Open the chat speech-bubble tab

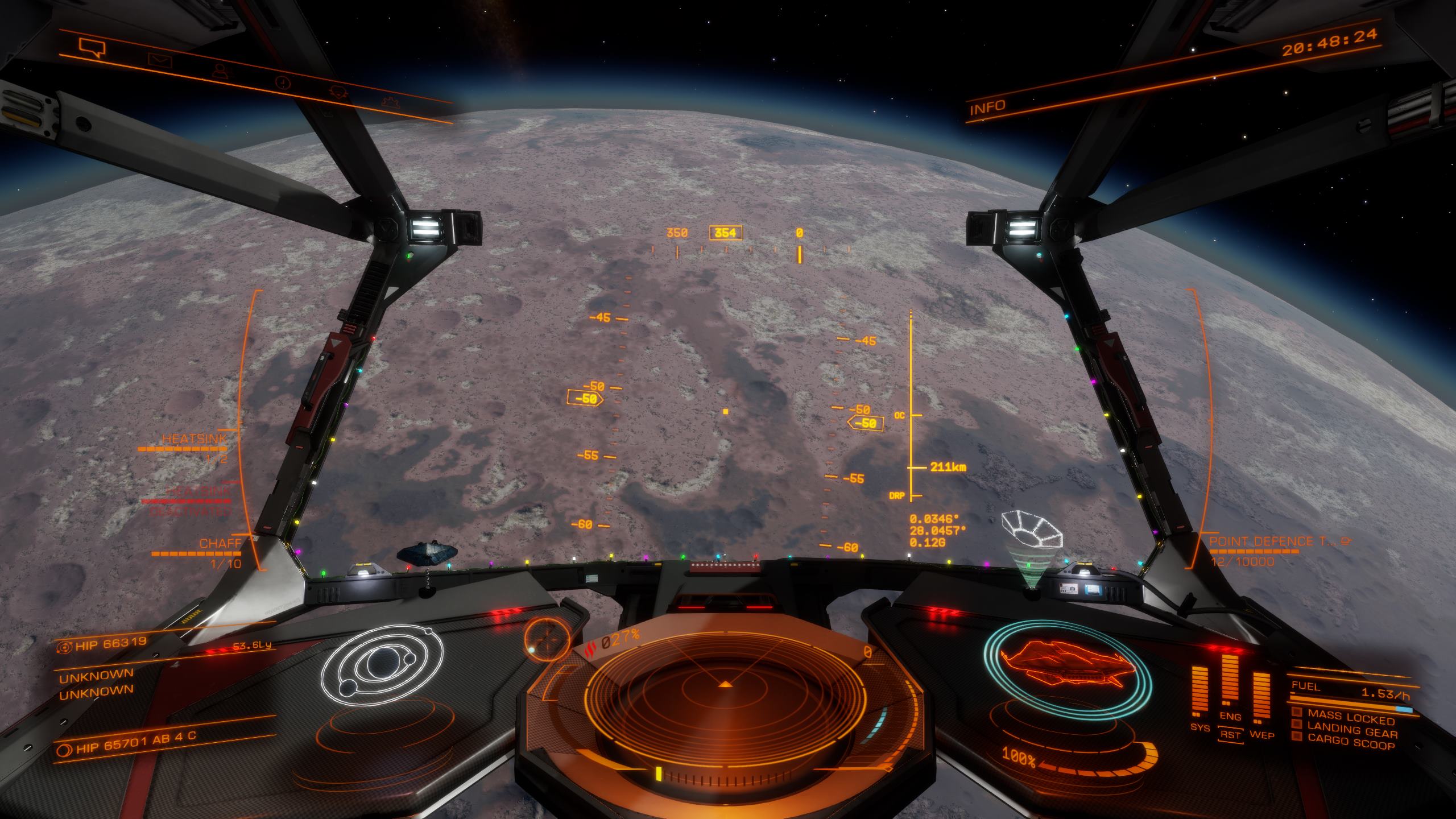coord(92,47)
